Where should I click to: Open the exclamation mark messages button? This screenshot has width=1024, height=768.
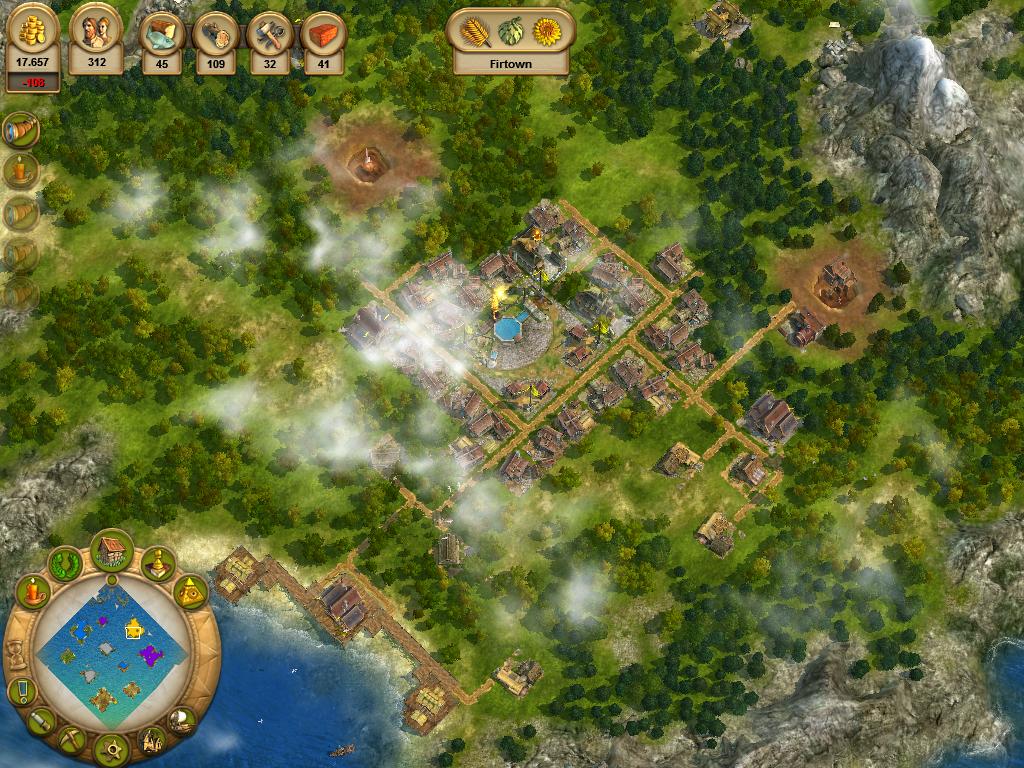tap(21, 691)
